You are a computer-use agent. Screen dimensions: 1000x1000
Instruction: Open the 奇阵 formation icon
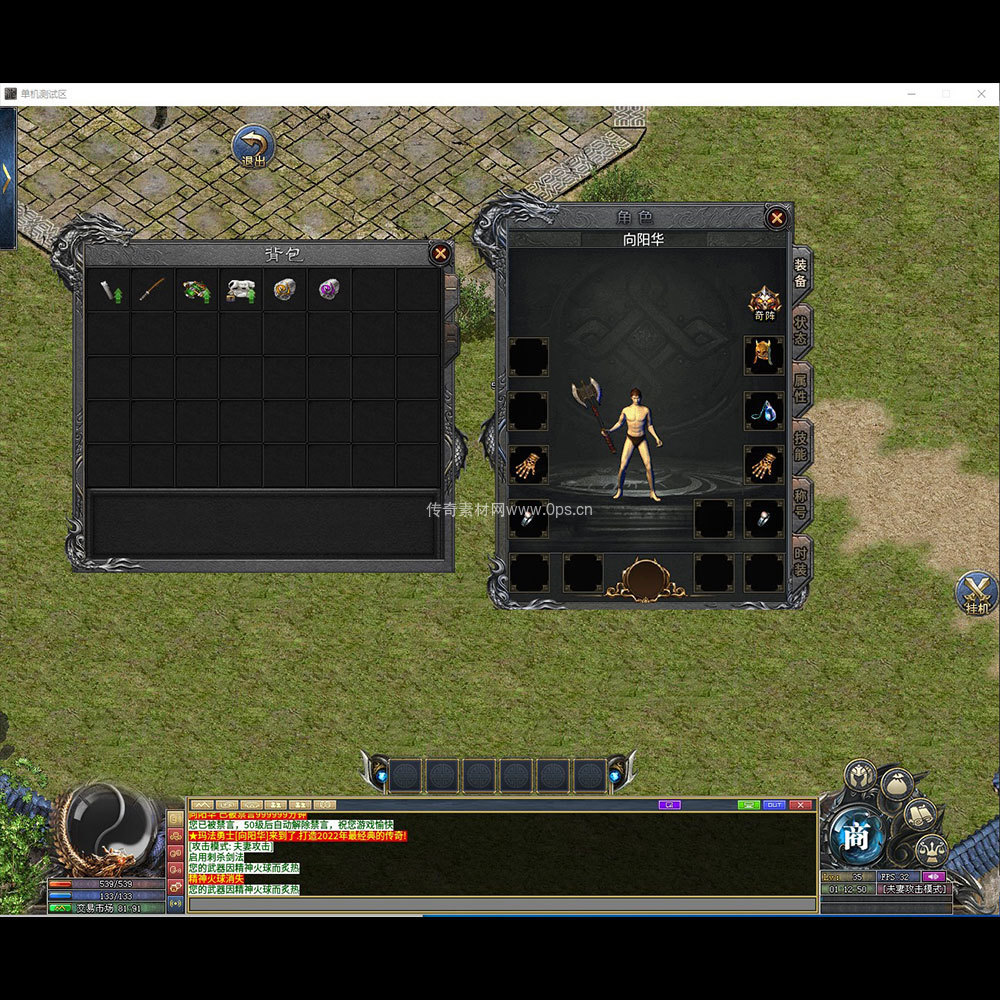pos(765,301)
